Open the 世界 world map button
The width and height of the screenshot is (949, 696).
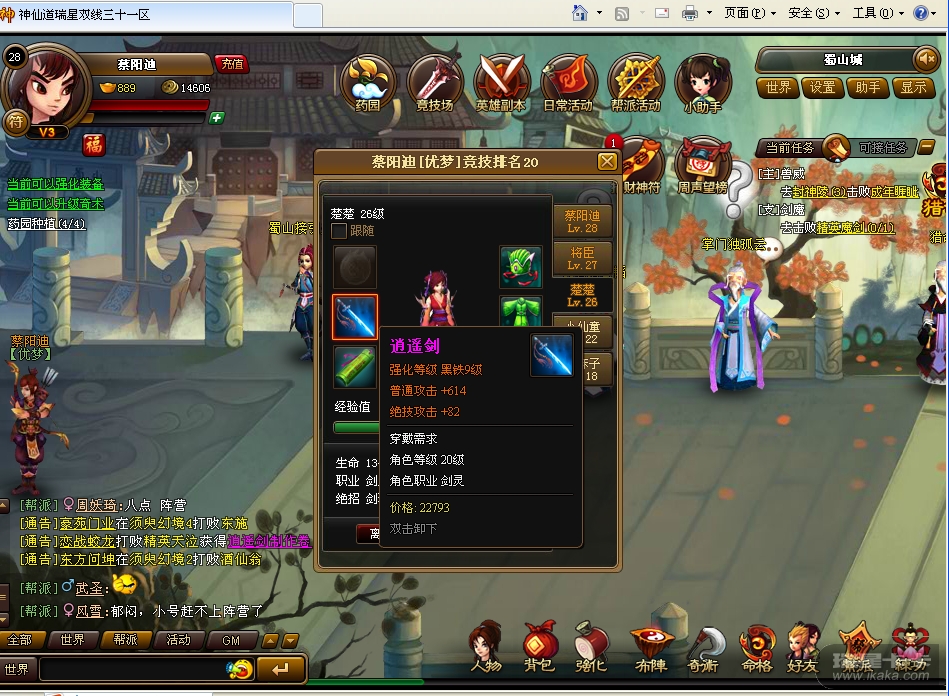point(779,87)
